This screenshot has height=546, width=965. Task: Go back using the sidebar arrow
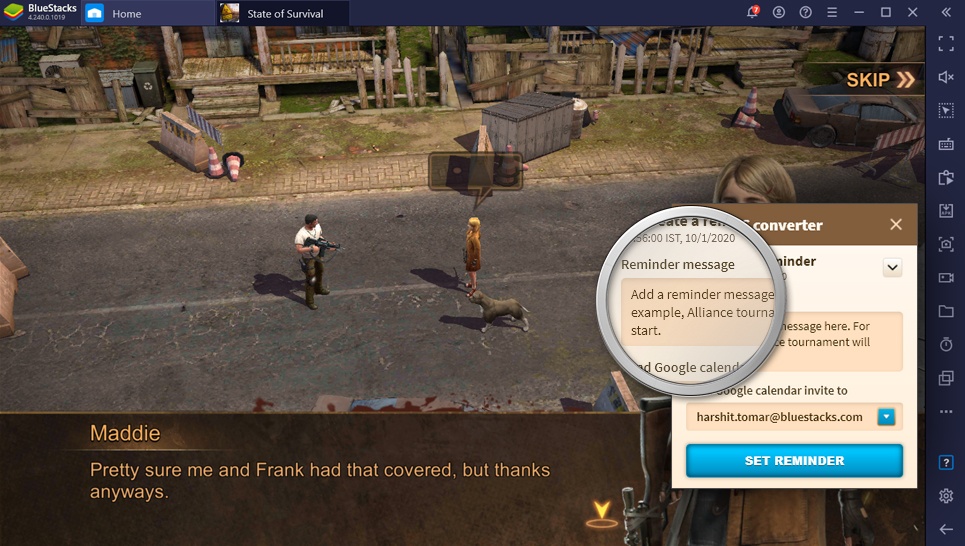coord(946,528)
